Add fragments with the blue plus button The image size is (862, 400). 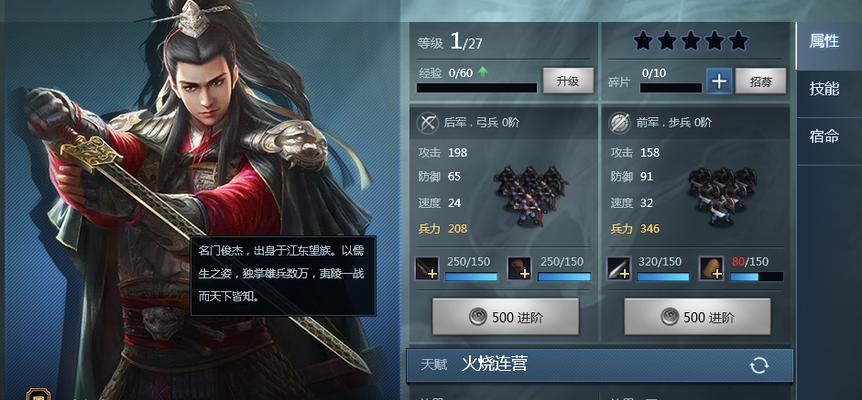(x=718, y=81)
